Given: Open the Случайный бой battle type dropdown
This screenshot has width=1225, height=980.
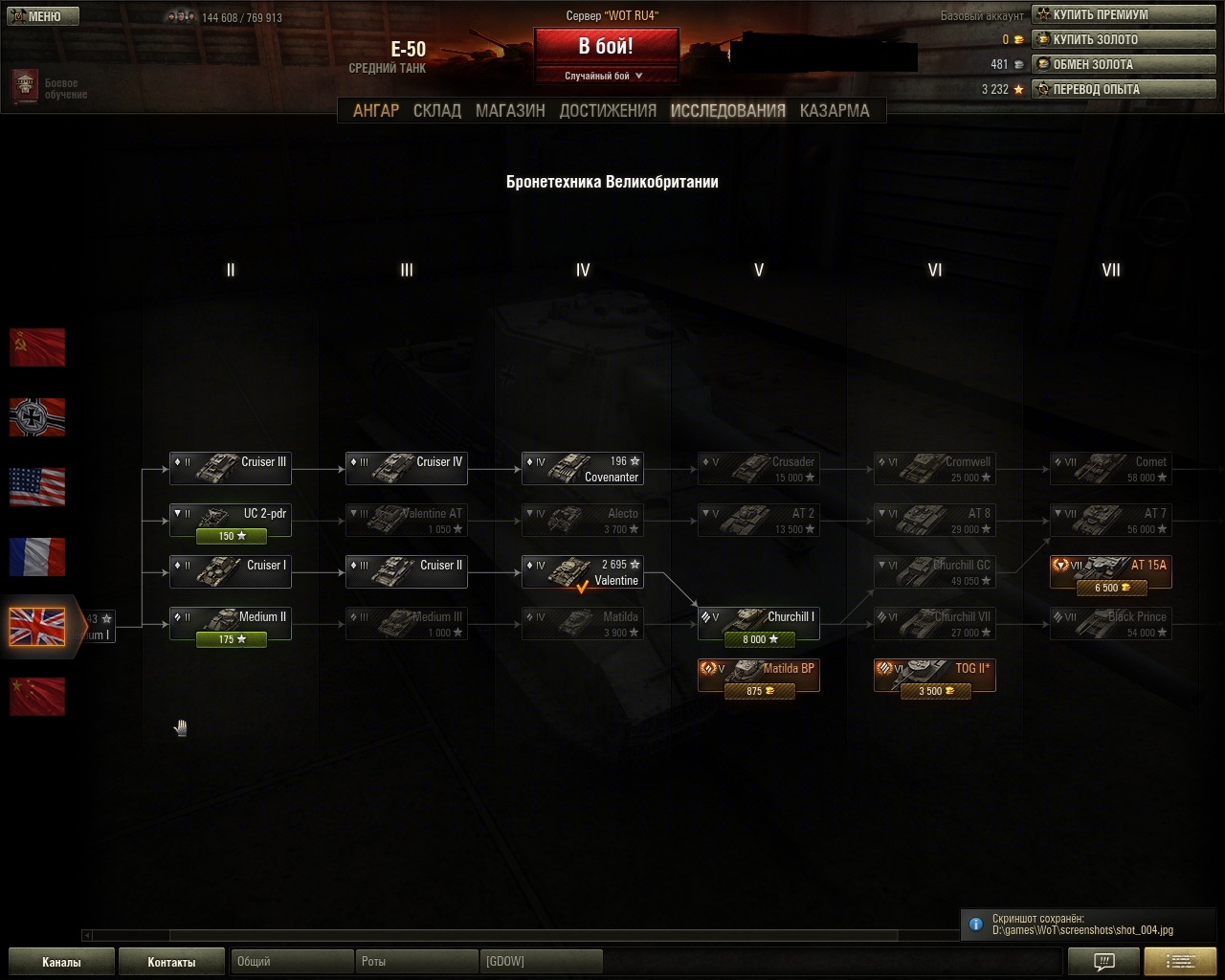Looking at the screenshot, I should coord(606,76).
